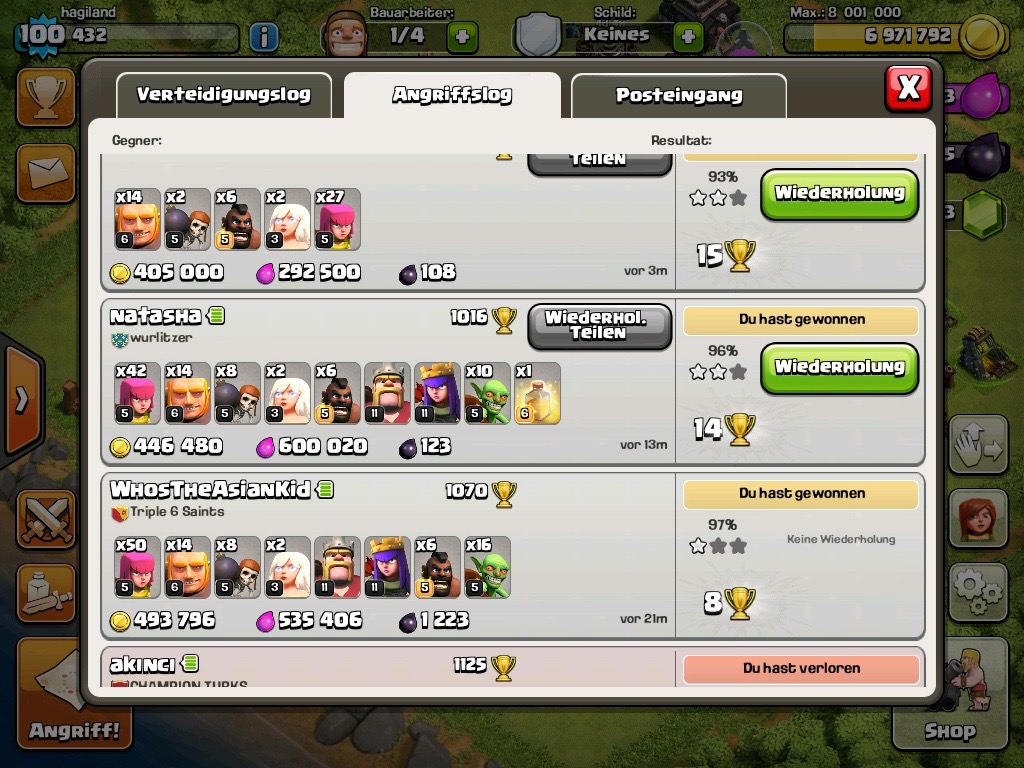1024x768 pixels.
Task: Open the trophy leaderboard icon
Action: pos(45,97)
